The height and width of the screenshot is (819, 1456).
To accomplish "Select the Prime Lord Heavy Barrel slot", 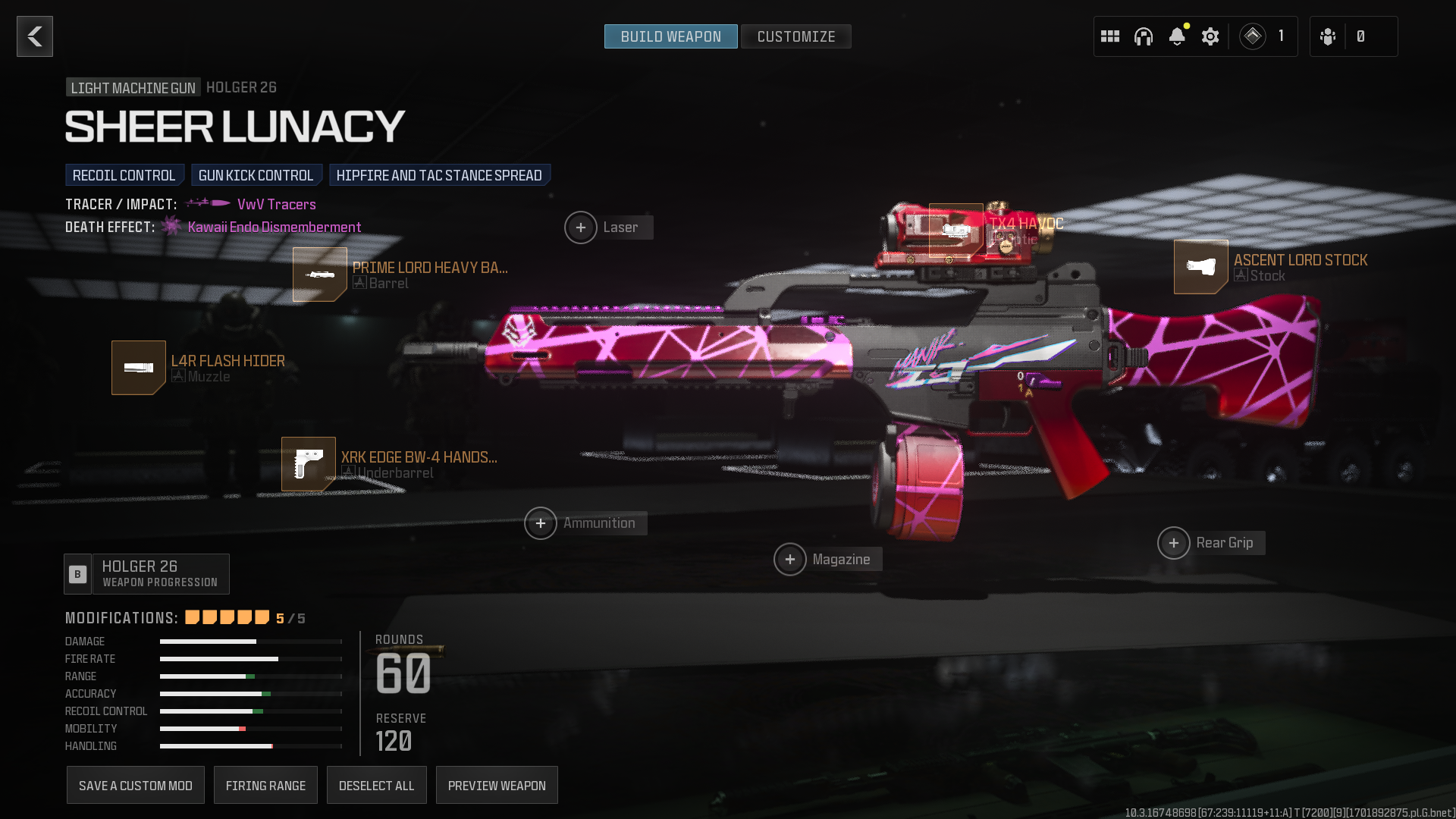I will (x=320, y=275).
